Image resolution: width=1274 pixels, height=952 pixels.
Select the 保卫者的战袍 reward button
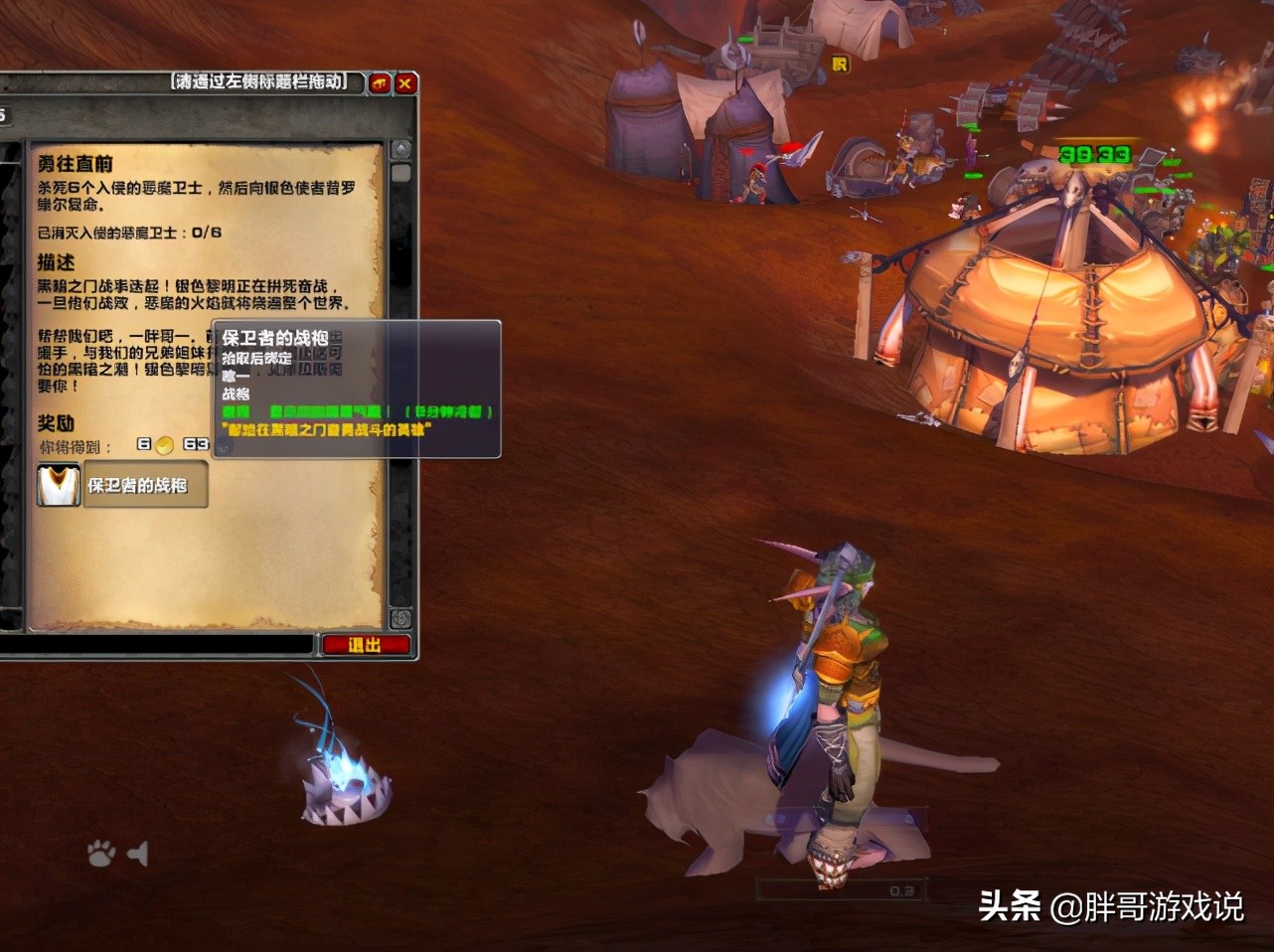click(144, 487)
